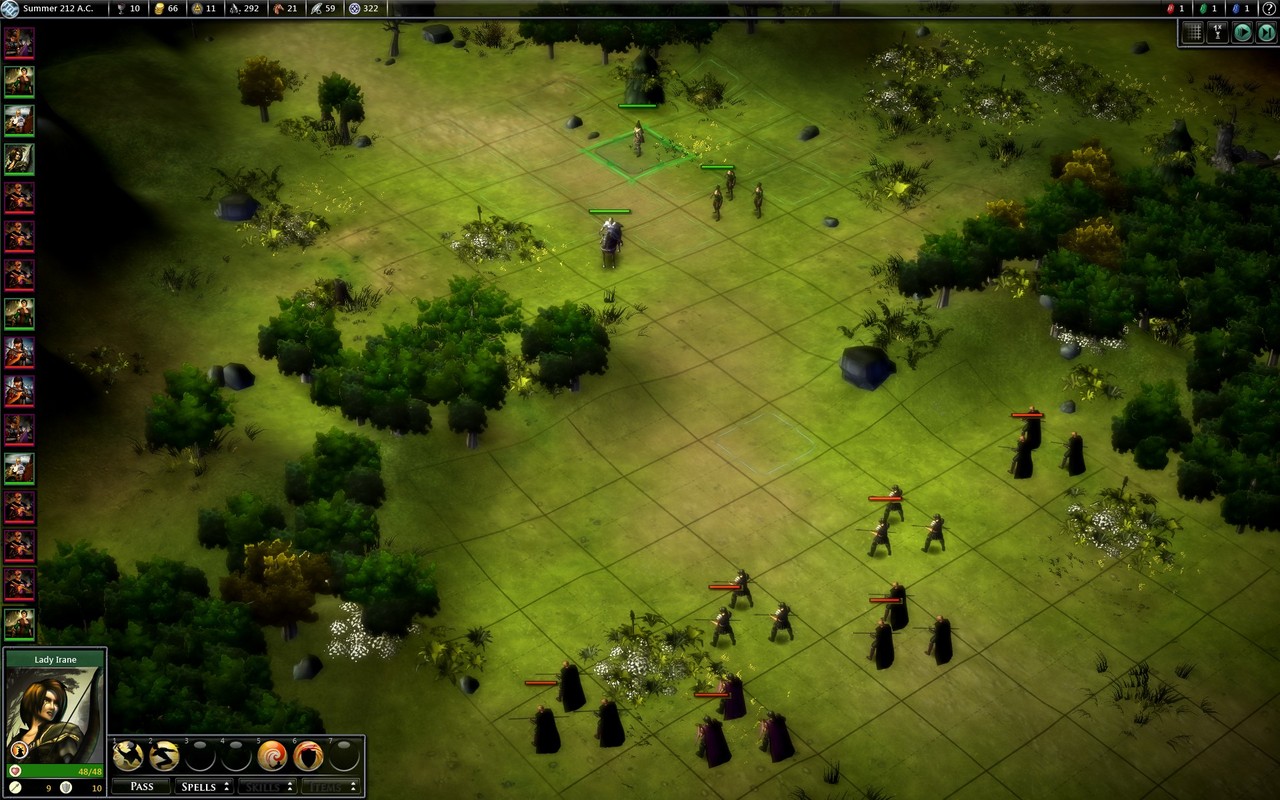
Task: Click the green skip-to-end button
Action: (1266, 32)
